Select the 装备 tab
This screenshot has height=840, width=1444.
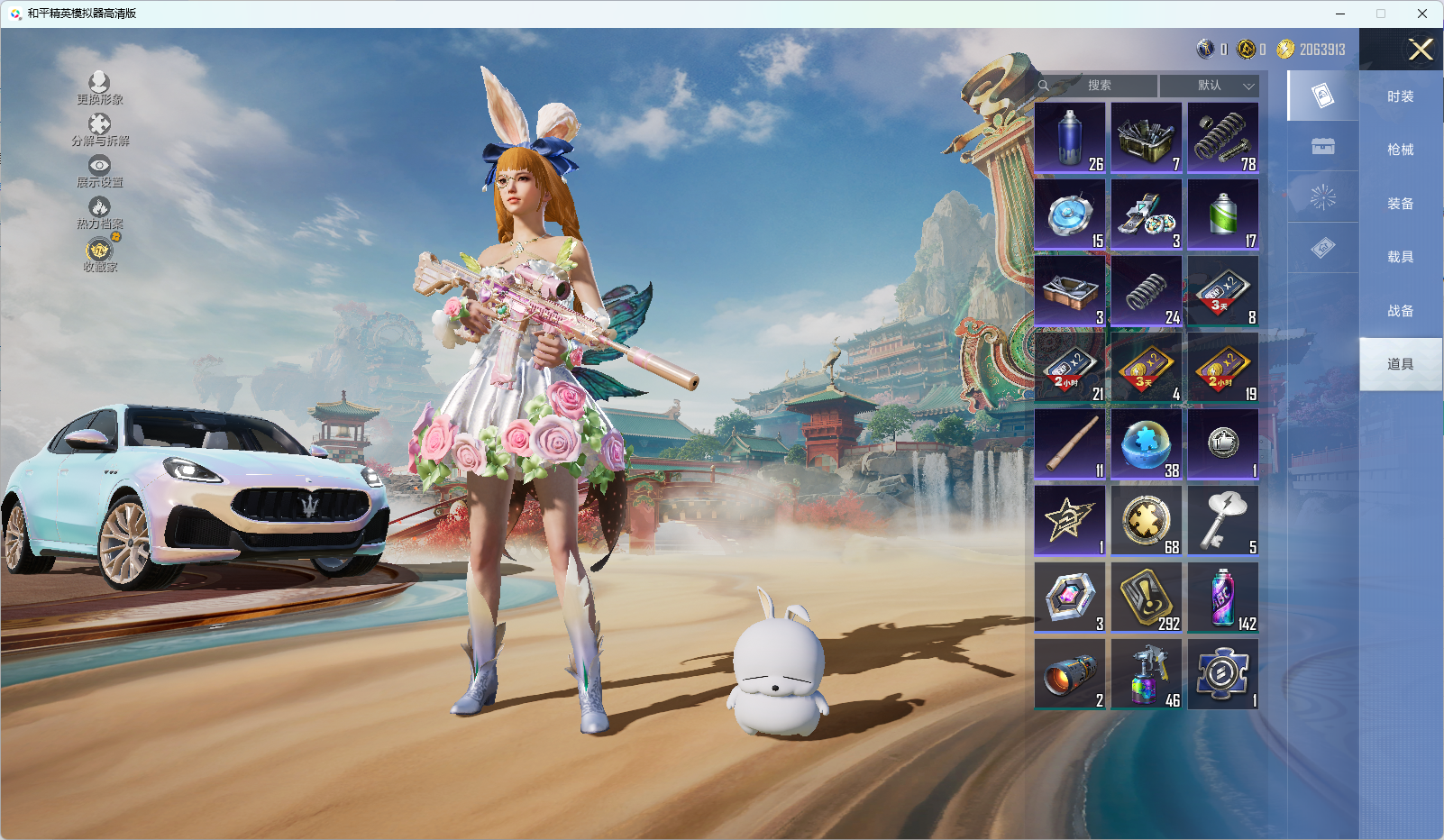click(x=1400, y=204)
